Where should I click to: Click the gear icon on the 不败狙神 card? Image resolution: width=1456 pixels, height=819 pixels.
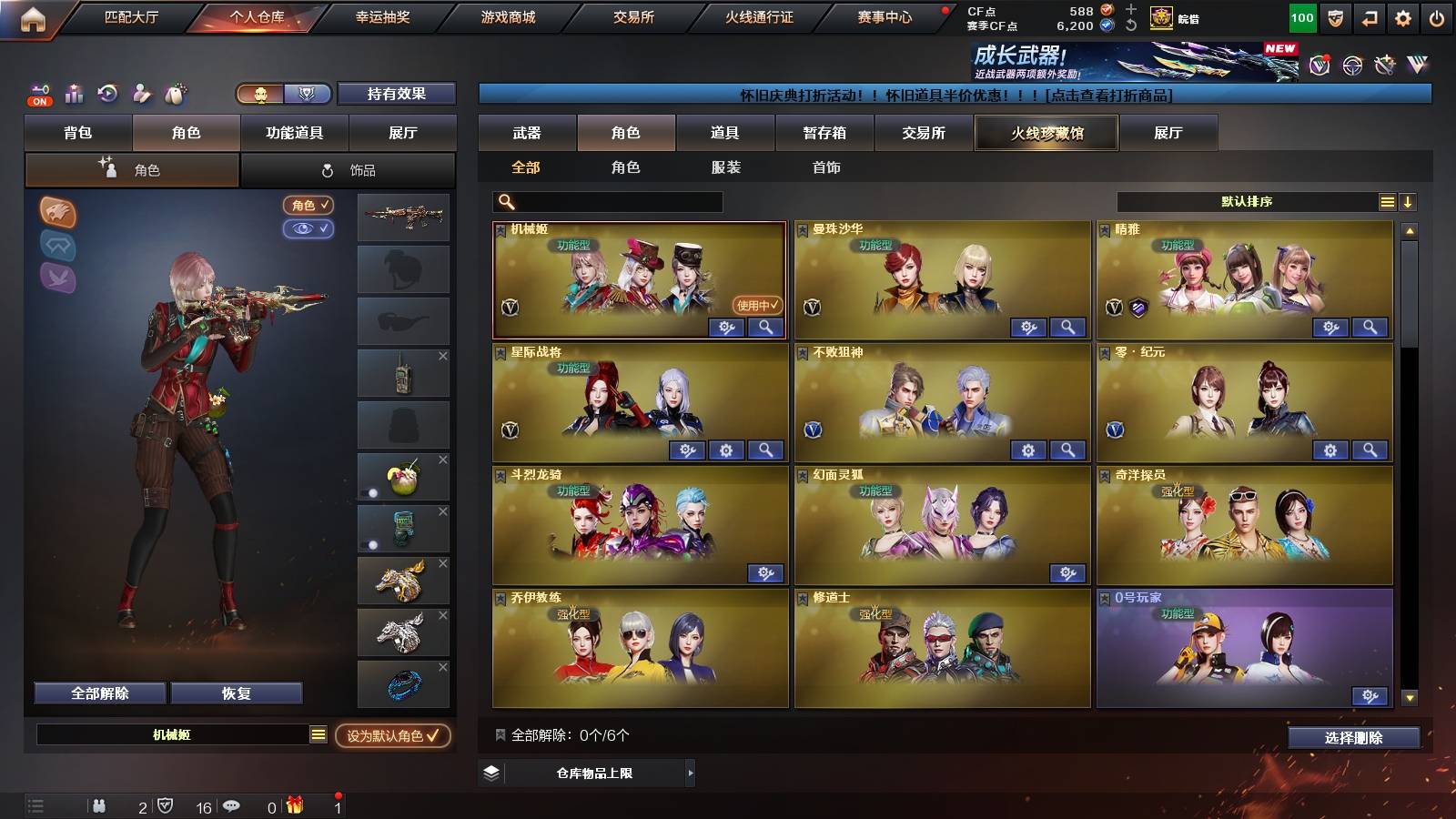(1027, 450)
